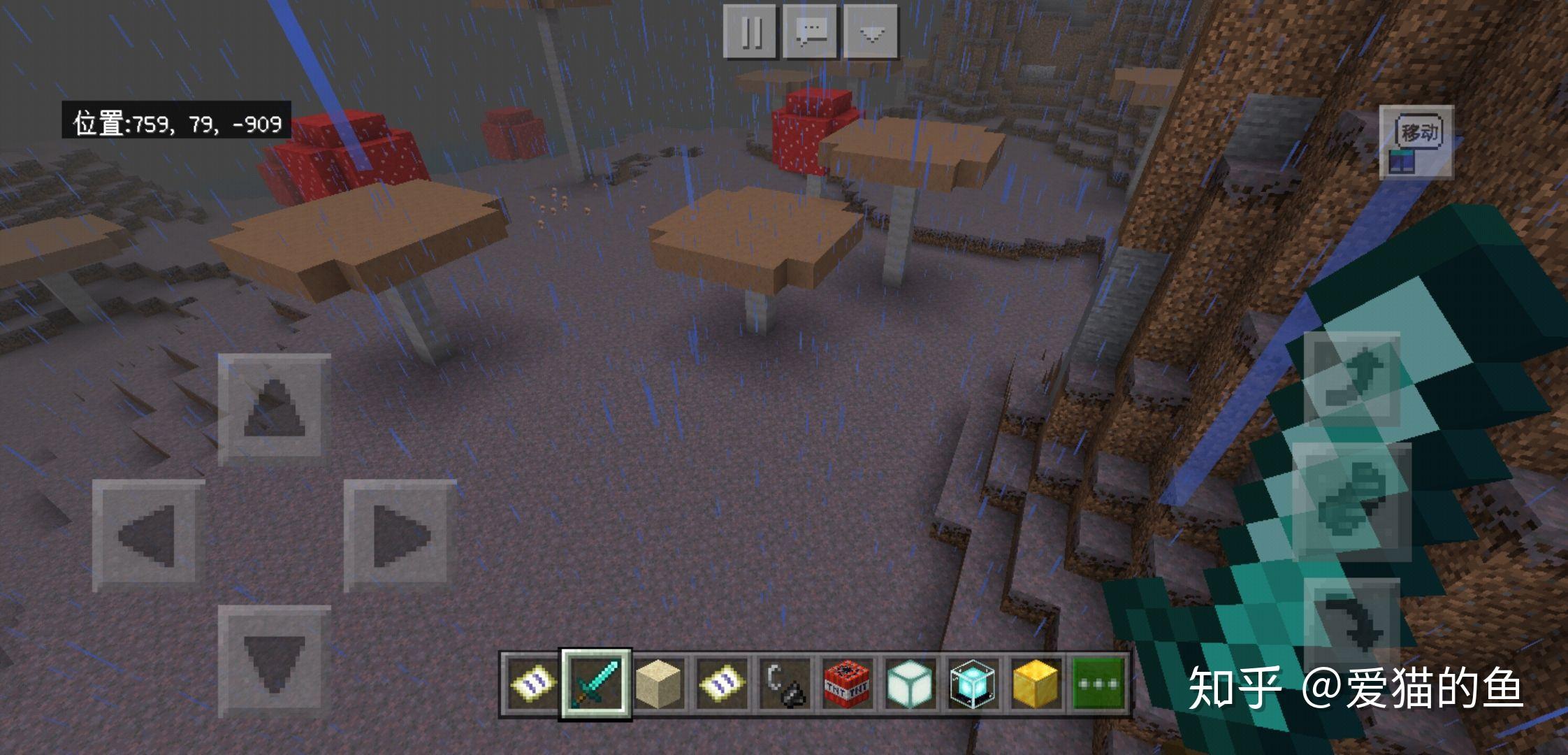
Task: Choose the beacon in the hotbar
Action: [971, 683]
